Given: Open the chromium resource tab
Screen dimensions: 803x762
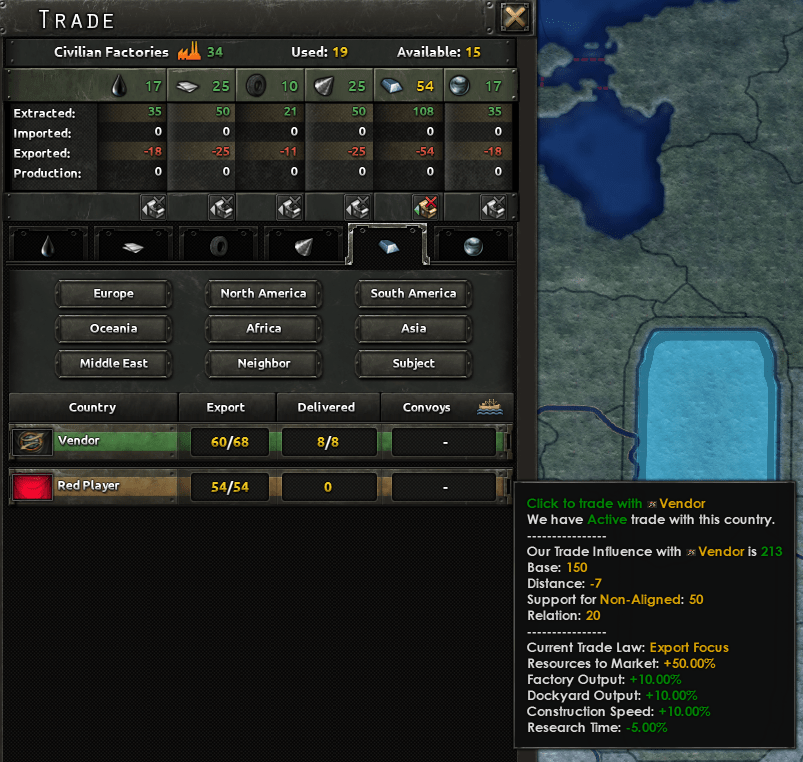Looking at the screenshot, I should pos(472,246).
